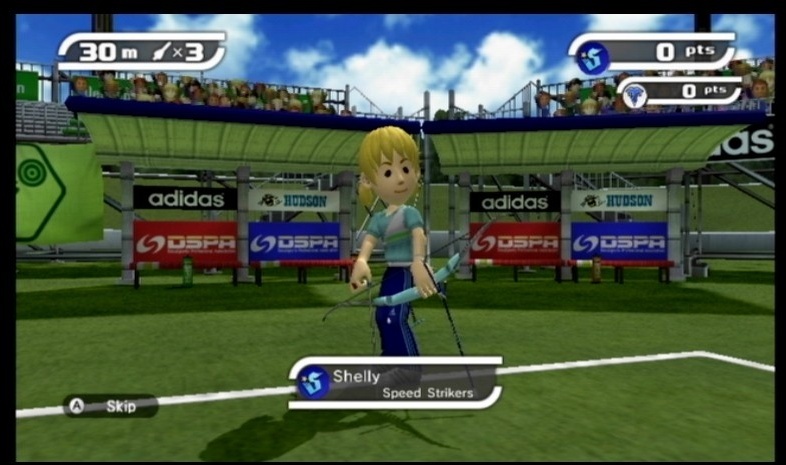Click the blue Speed Strikers emblem beside the top score
786x465 pixels.
pos(592,57)
